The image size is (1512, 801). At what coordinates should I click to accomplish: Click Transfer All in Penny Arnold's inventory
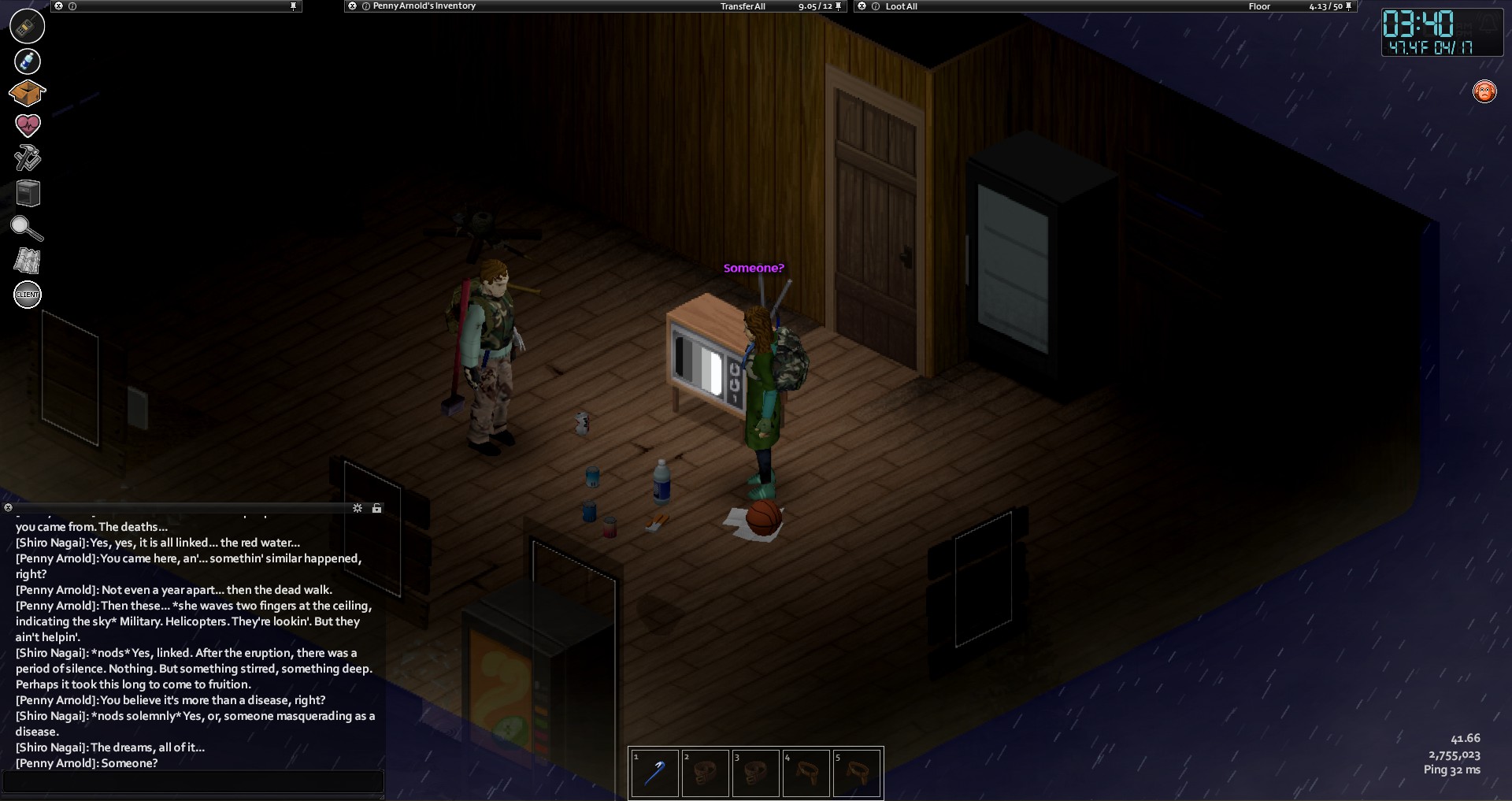(x=742, y=6)
